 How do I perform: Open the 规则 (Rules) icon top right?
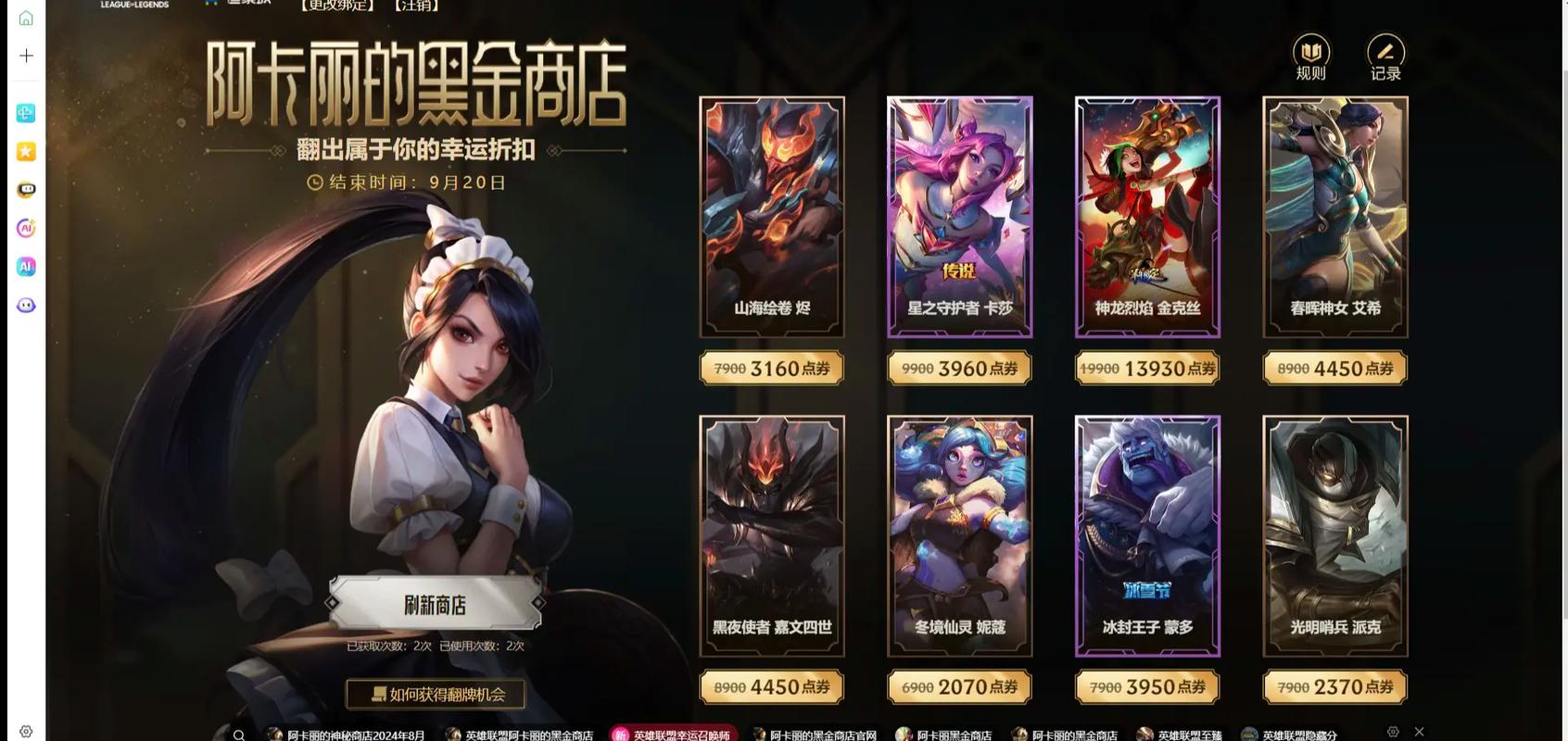[1311, 53]
